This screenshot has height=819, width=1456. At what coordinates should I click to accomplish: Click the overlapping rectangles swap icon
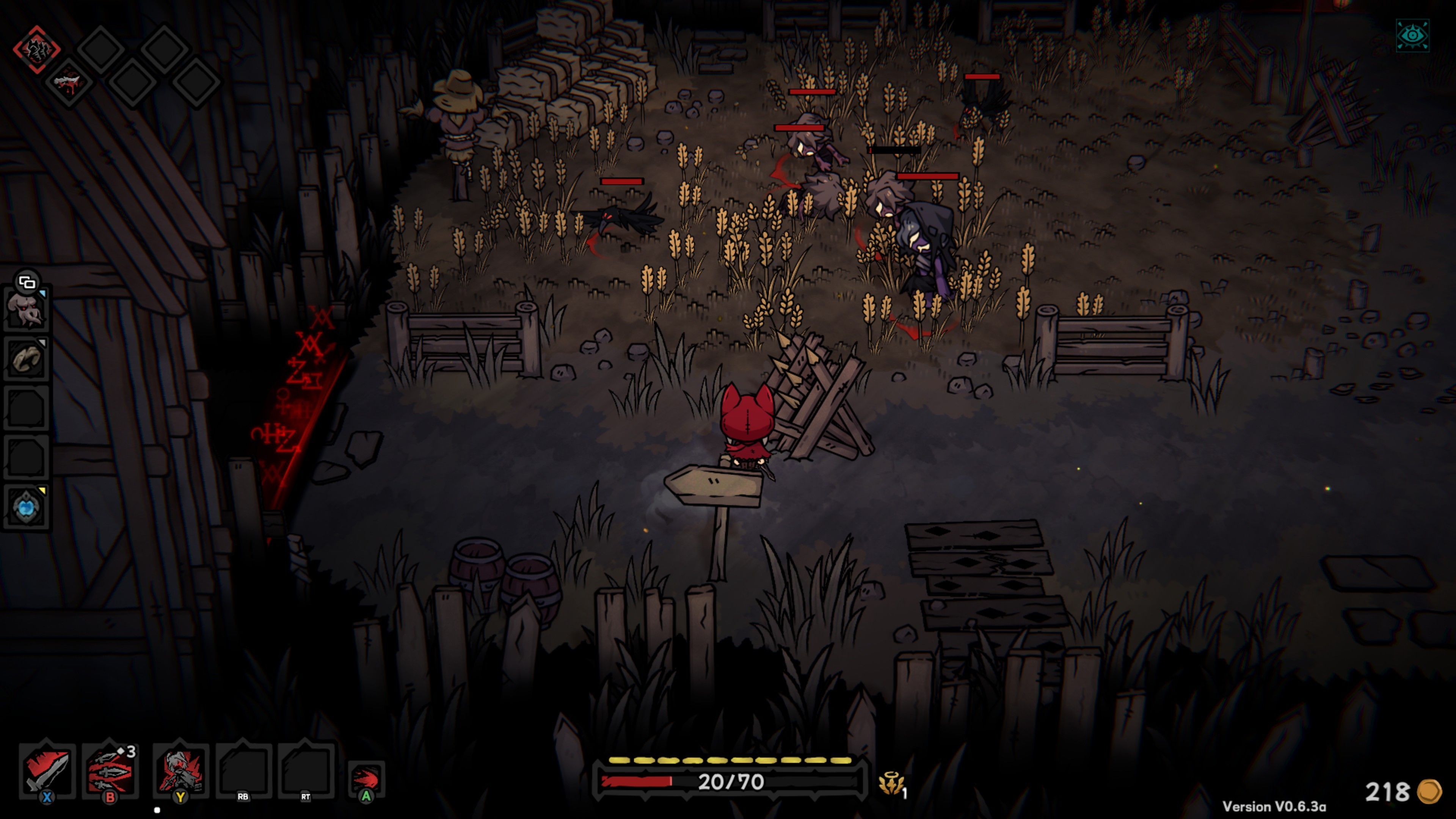click(27, 281)
